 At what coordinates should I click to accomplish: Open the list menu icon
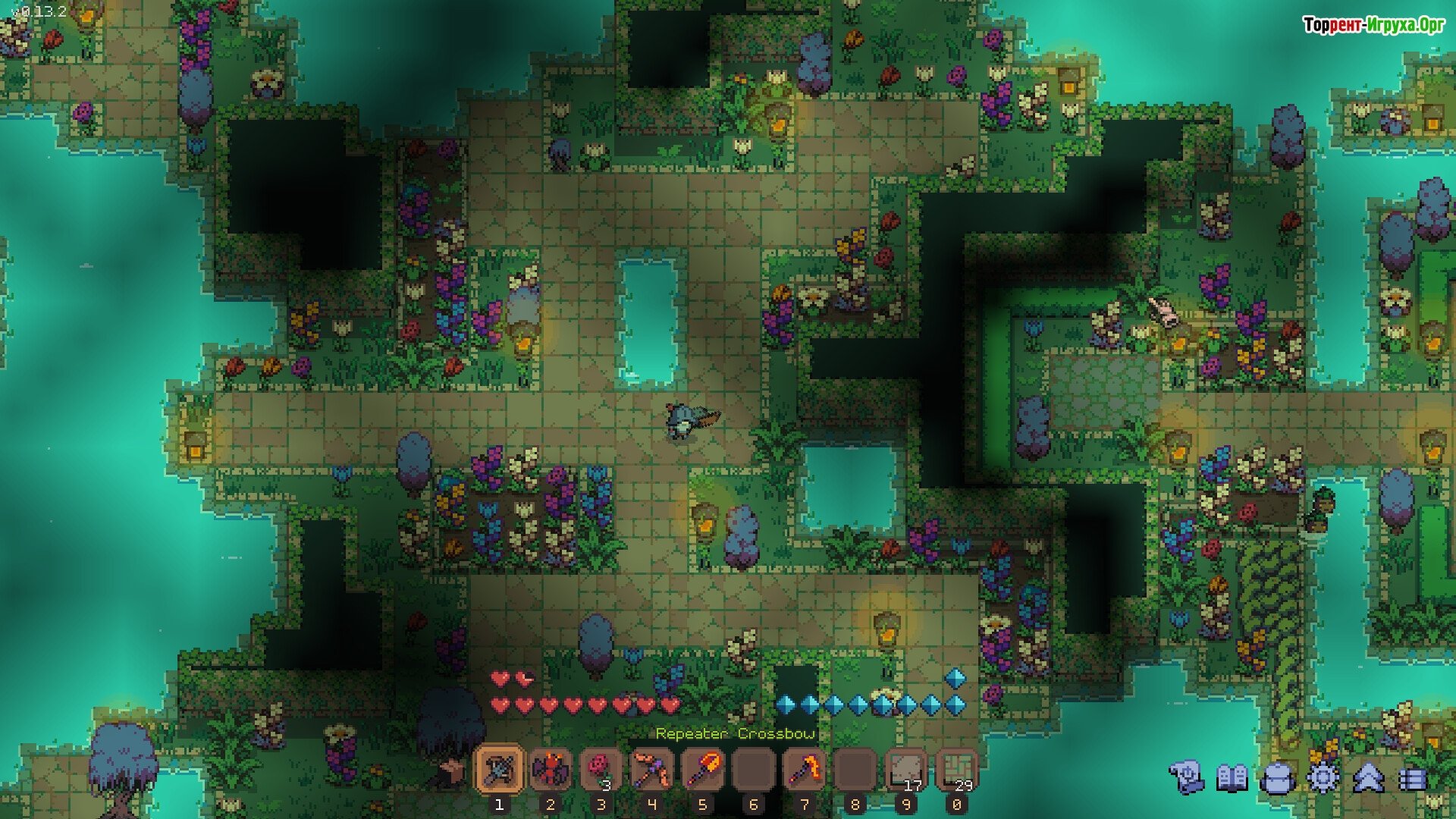coord(1412,778)
